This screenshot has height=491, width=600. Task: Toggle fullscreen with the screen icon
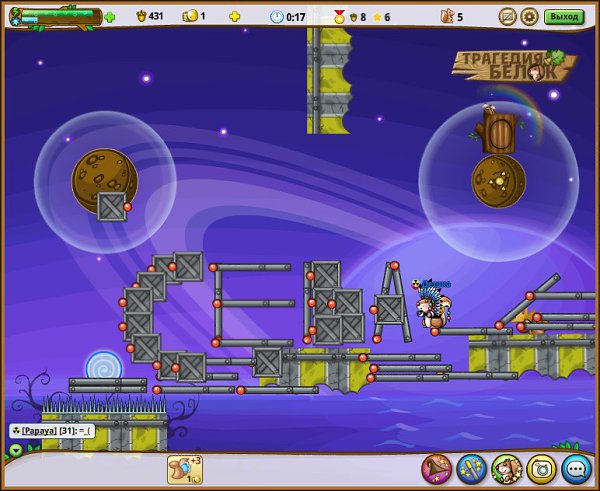point(507,16)
